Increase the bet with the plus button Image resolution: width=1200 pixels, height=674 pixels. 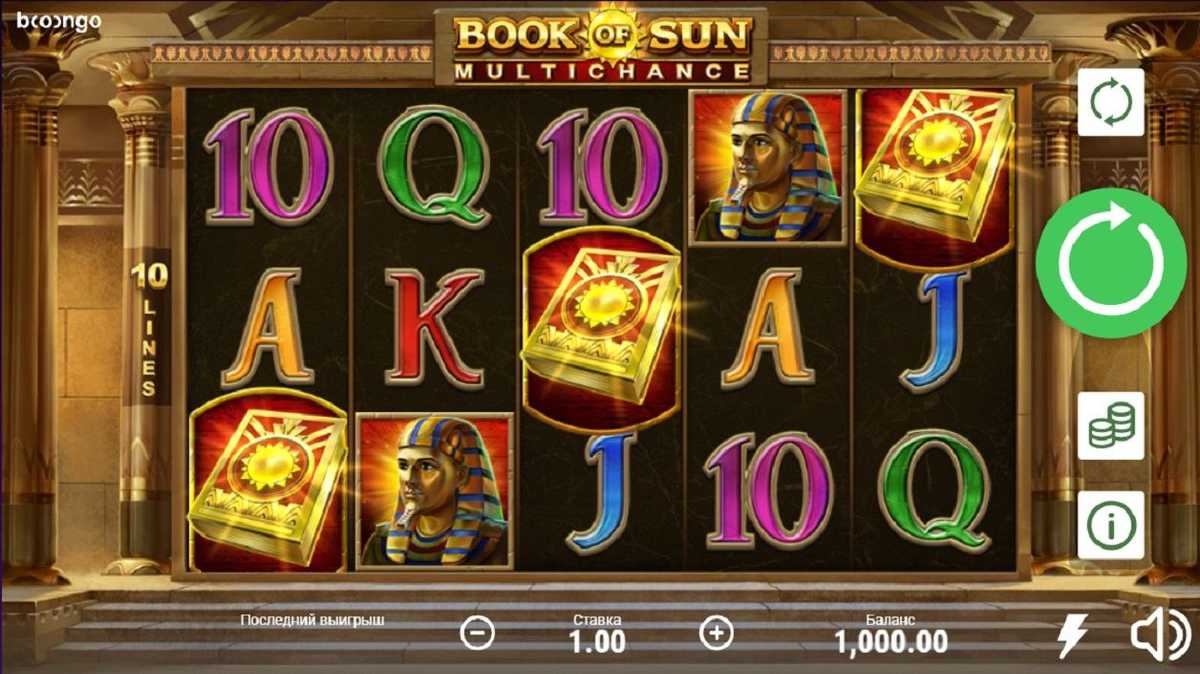click(x=716, y=633)
